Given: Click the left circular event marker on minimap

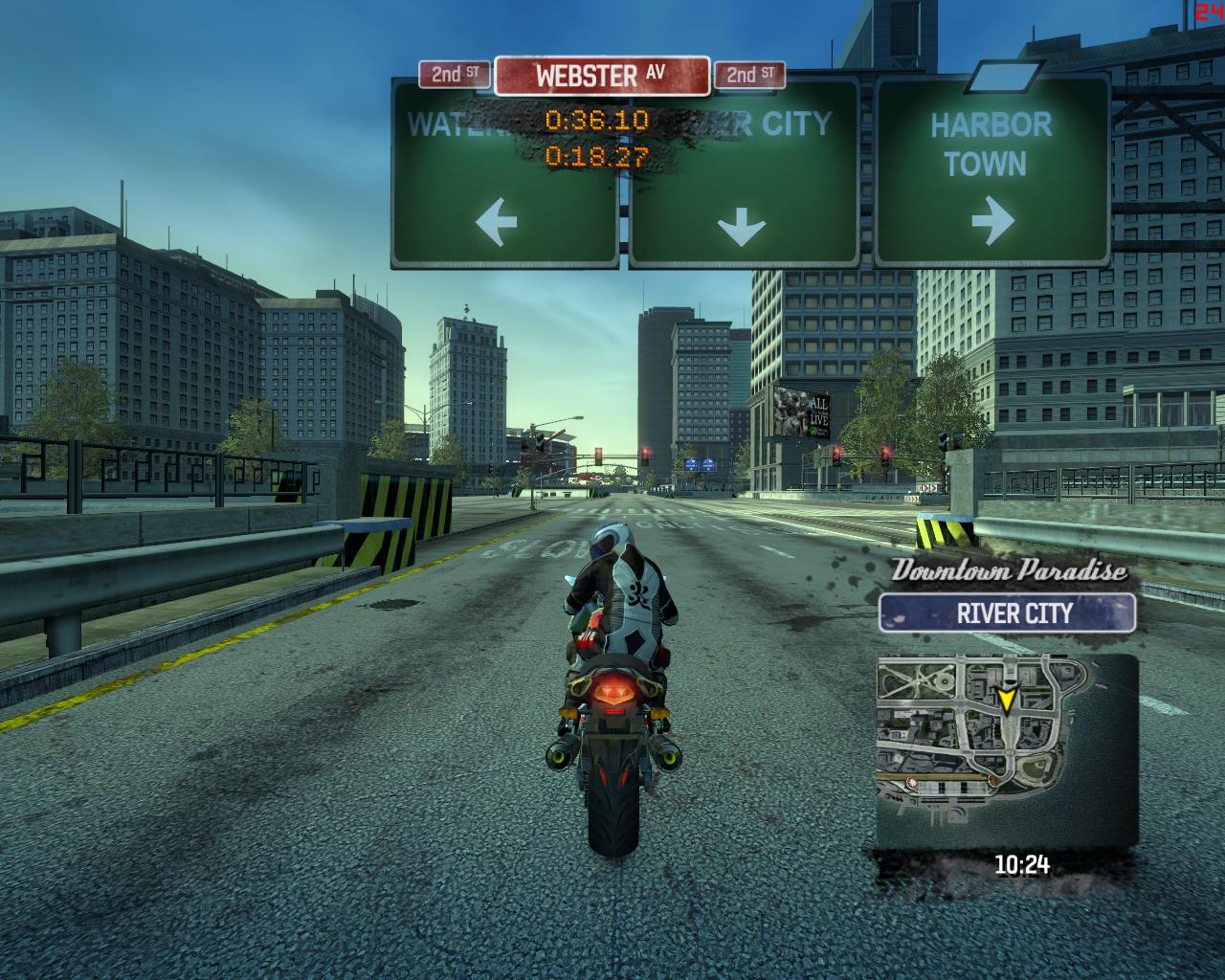Looking at the screenshot, I should click(x=912, y=782).
